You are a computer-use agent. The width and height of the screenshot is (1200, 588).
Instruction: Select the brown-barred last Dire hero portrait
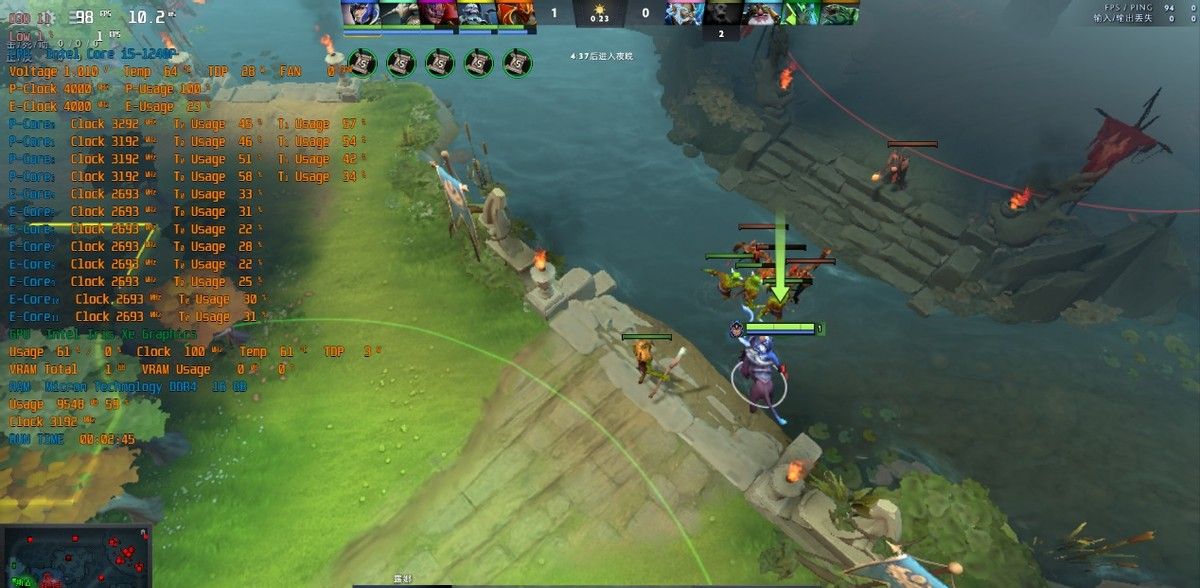(839, 13)
